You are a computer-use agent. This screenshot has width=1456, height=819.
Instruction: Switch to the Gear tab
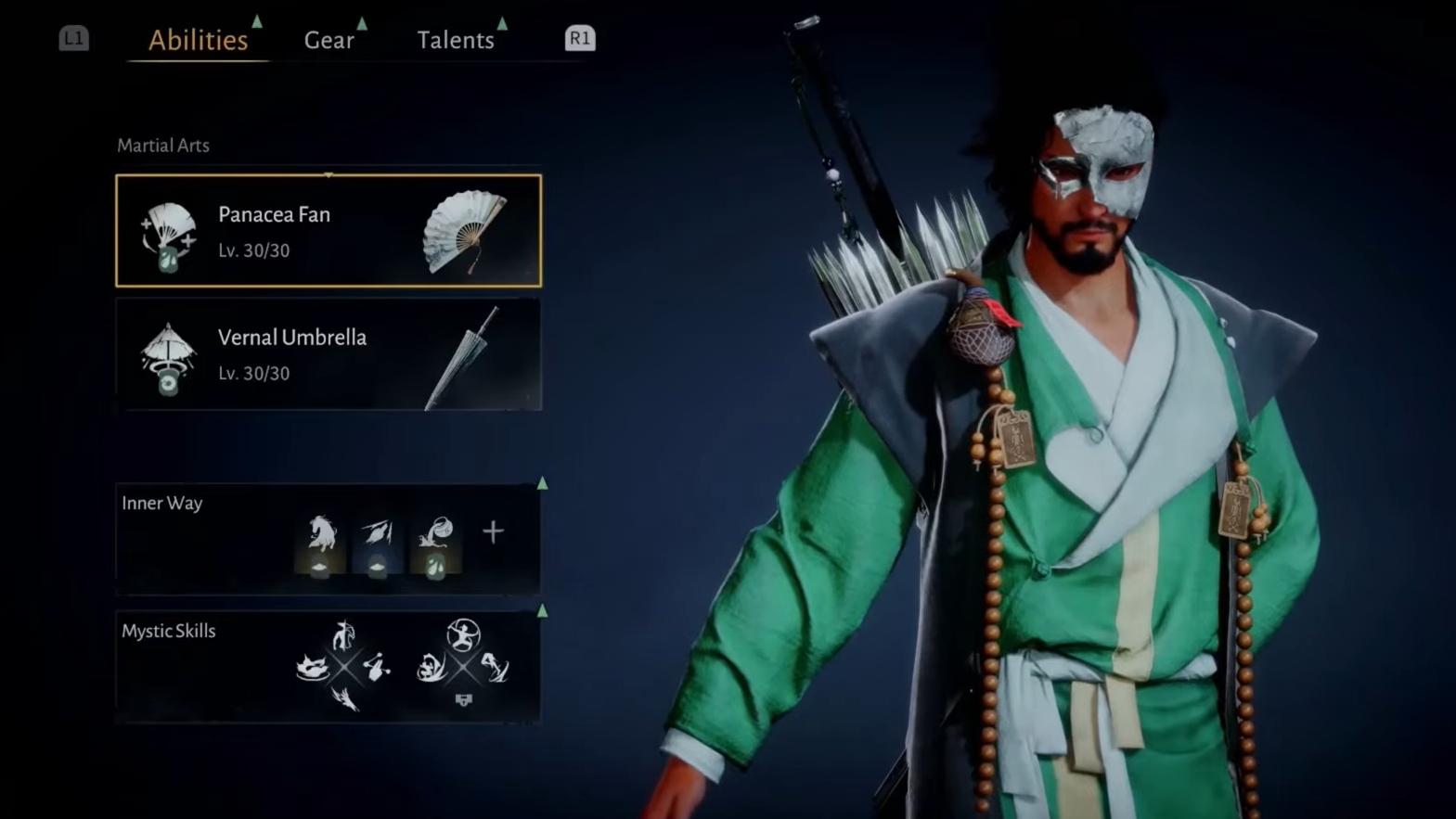(x=329, y=40)
